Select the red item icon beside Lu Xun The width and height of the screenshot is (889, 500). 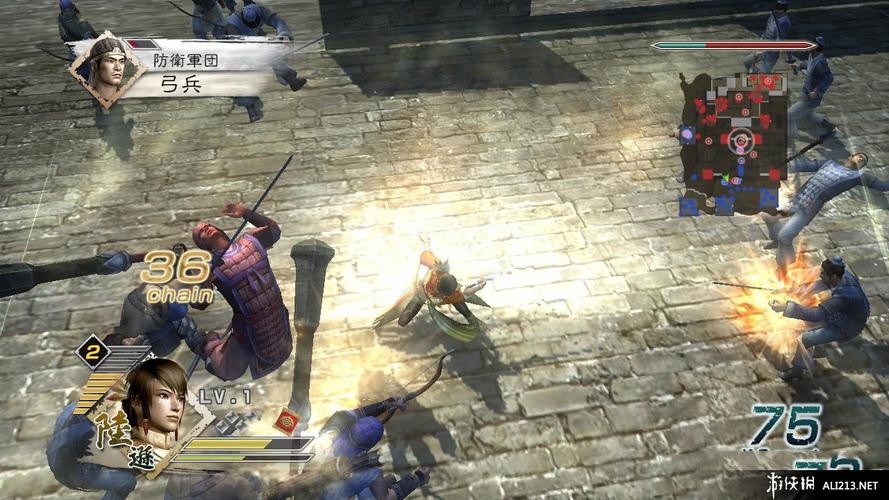287,418
